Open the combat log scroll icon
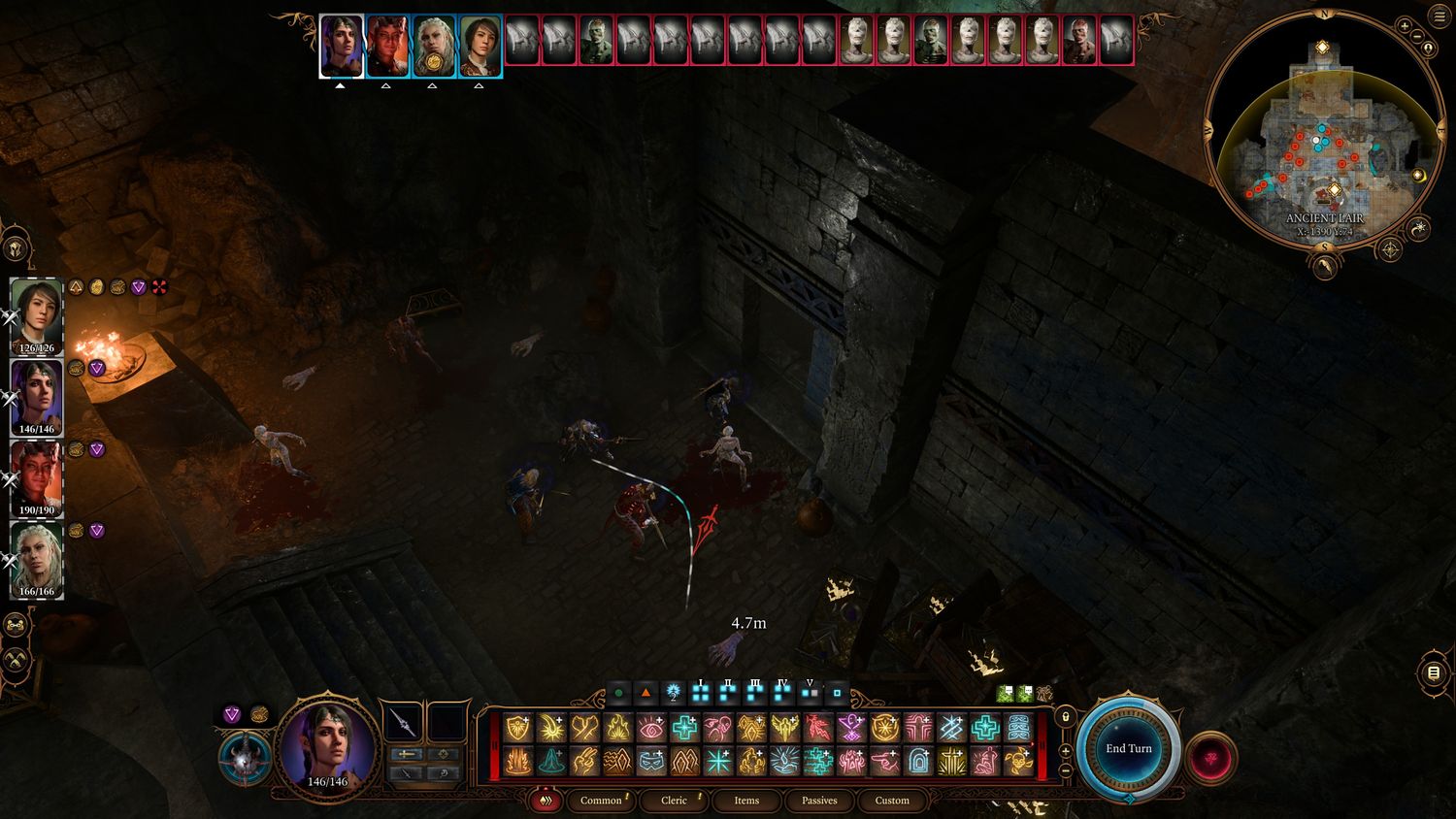 click(1434, 672)
